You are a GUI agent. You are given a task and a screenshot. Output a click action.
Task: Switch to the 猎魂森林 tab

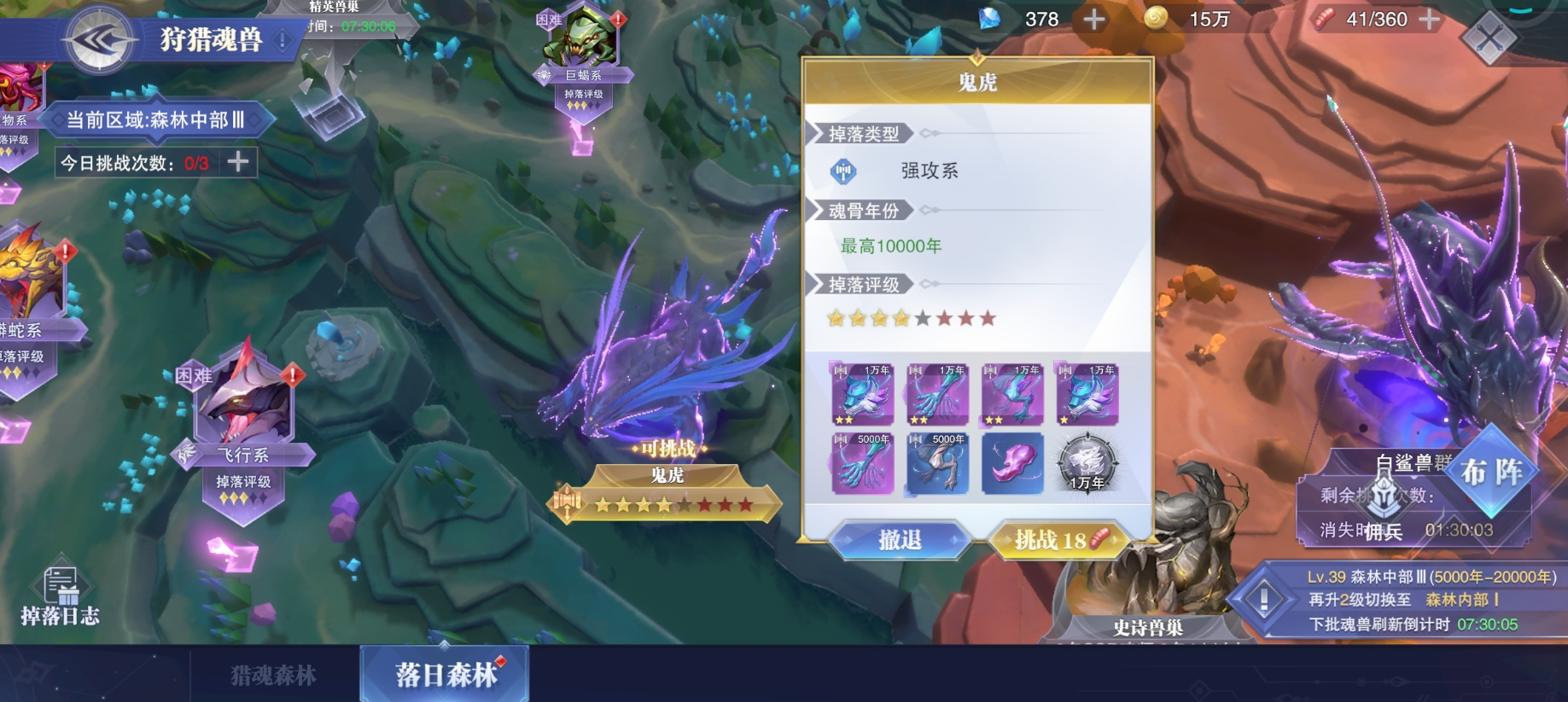pyautogui.click(x=273, y=676)
